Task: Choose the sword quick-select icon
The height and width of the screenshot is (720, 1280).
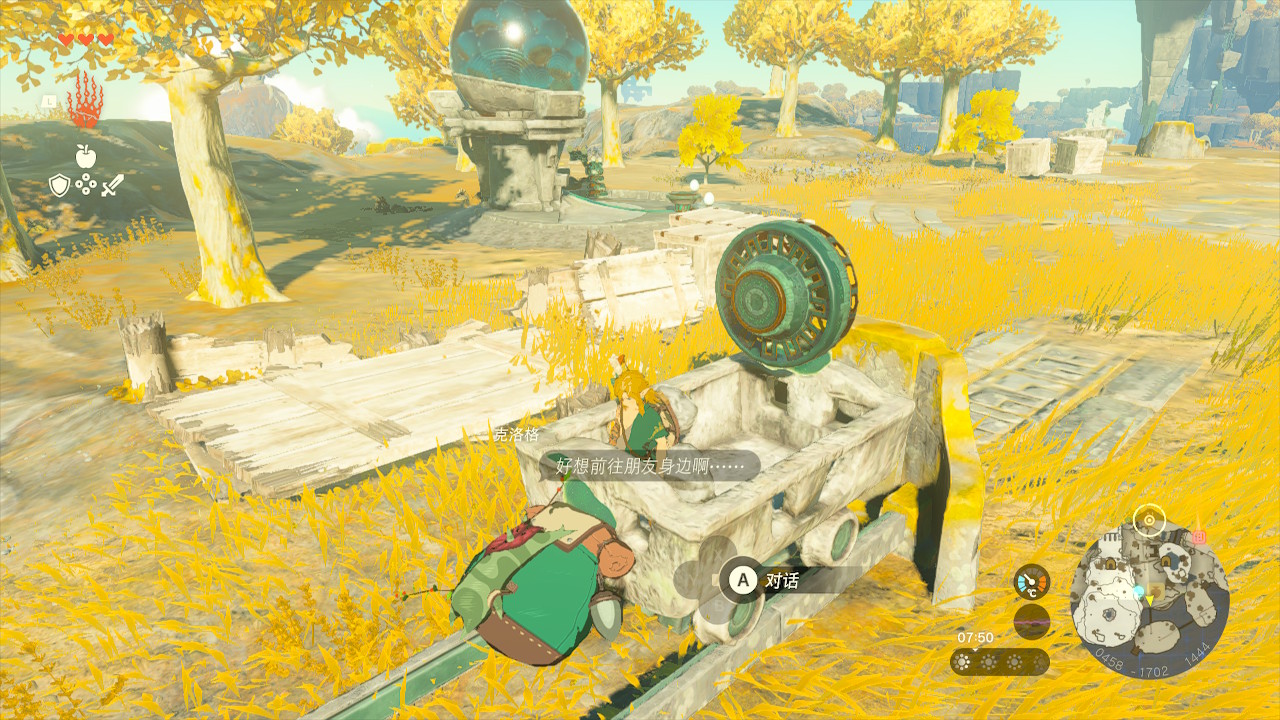Action: click(112, 185)
